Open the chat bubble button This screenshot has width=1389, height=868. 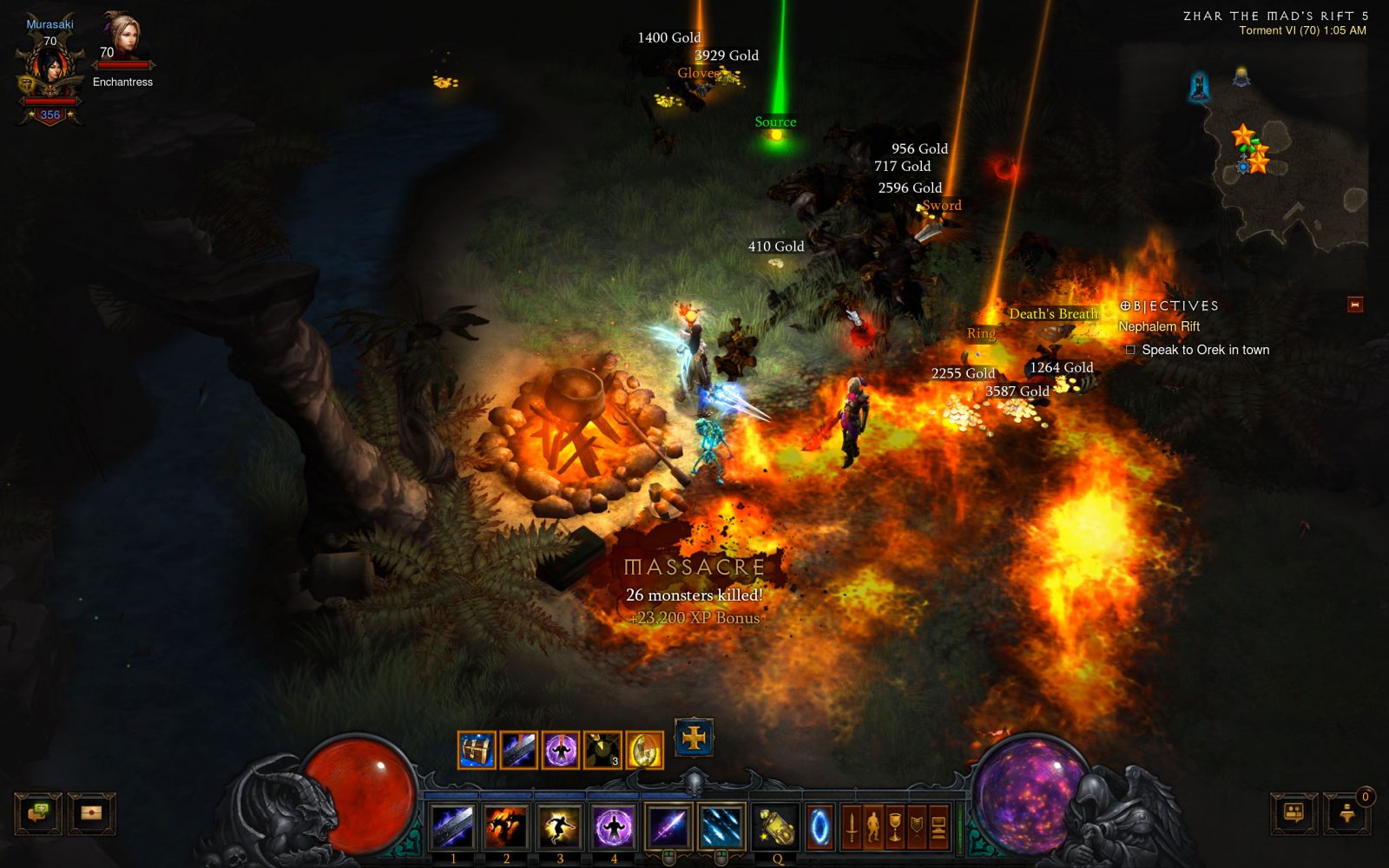[x=38, y=813]
